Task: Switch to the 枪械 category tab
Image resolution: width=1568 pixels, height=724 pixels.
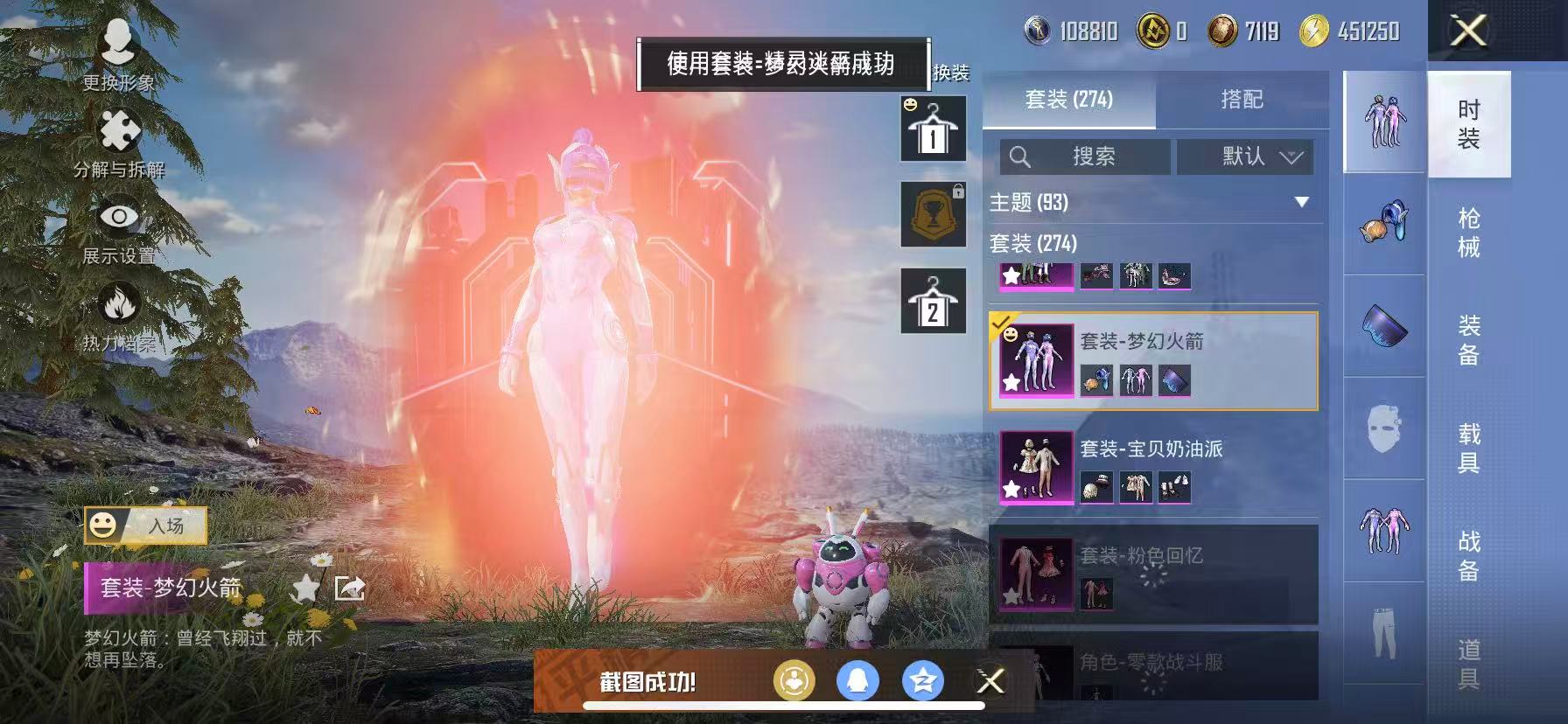Action: pos(1468,230)
